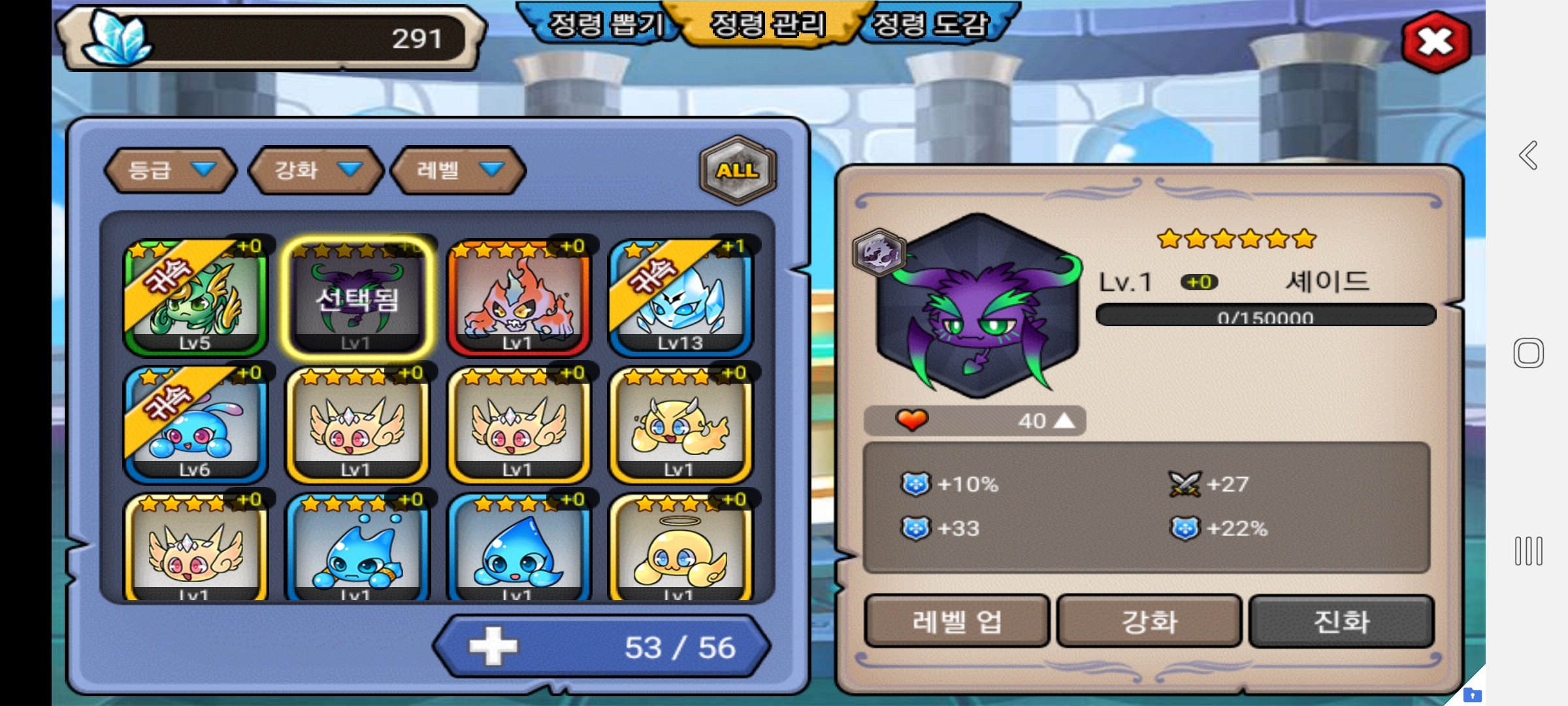The width and height of the screenshot is (1568, 706).
Task: Toggle the ALL filter hexagon button
Action: coord(738,170)
